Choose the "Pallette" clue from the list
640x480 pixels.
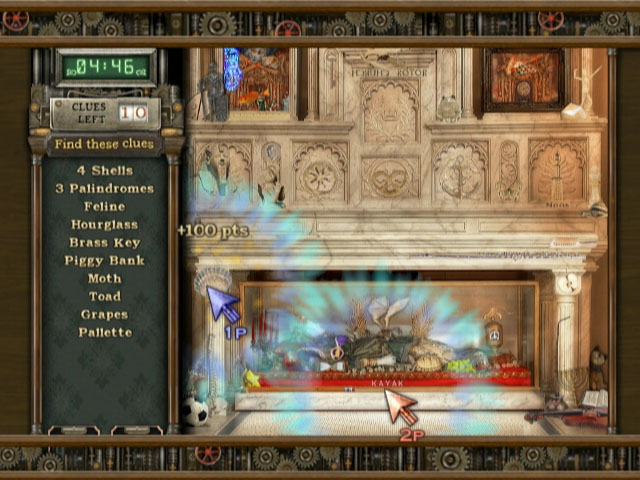coord(104,332)
